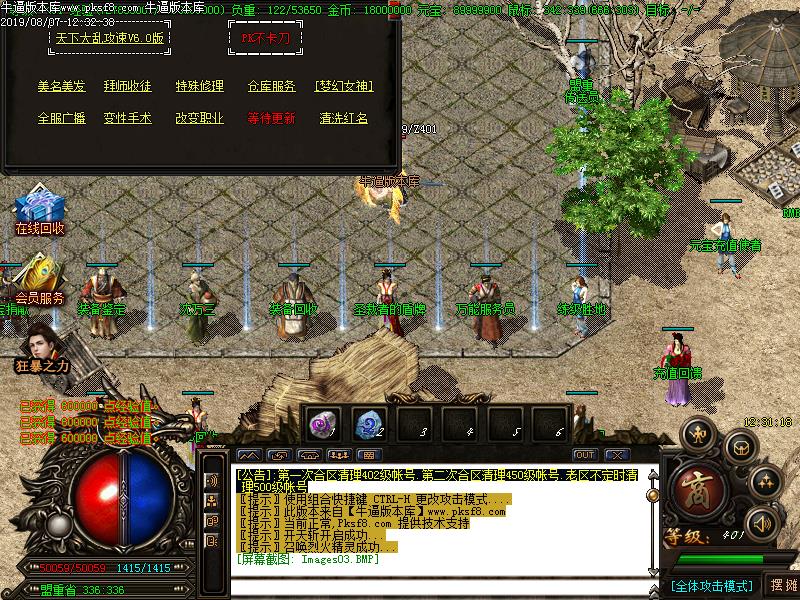
Task: Open the 美名美发 hairstyle option
Action: pos(61,87)
